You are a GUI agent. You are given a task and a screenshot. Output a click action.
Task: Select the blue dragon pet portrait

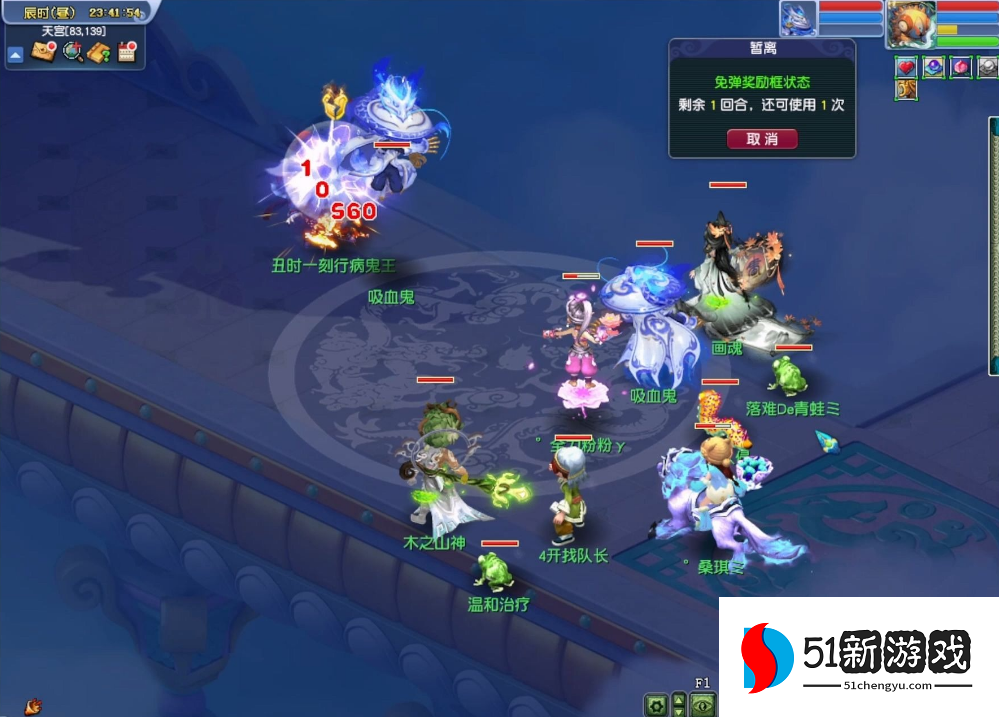(x=798, y=19)
